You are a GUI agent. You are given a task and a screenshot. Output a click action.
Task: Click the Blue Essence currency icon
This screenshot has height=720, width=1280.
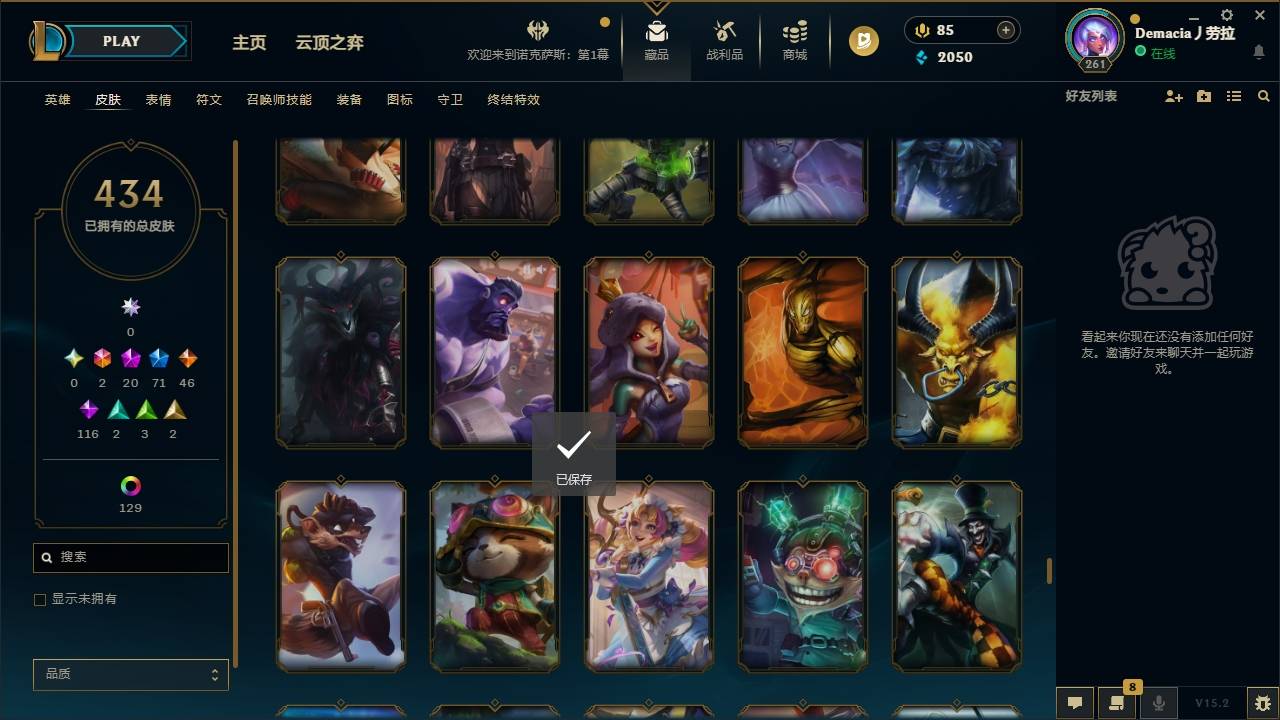point(923,57)
